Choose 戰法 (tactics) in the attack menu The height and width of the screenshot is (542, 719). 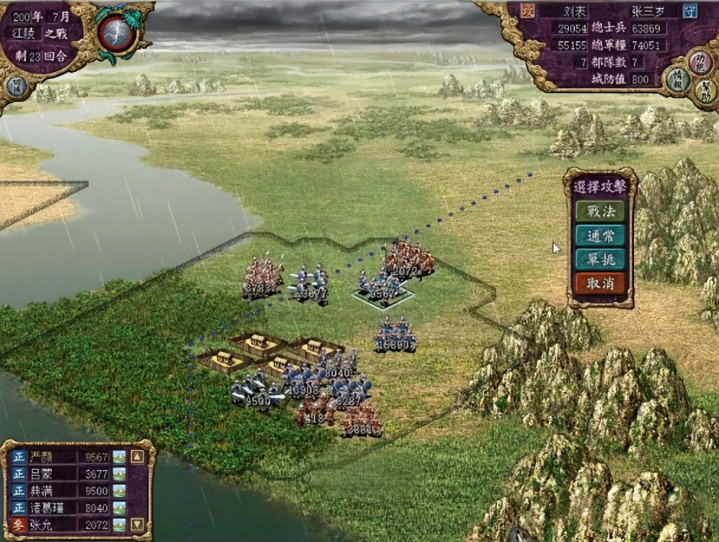coord(600,212)
